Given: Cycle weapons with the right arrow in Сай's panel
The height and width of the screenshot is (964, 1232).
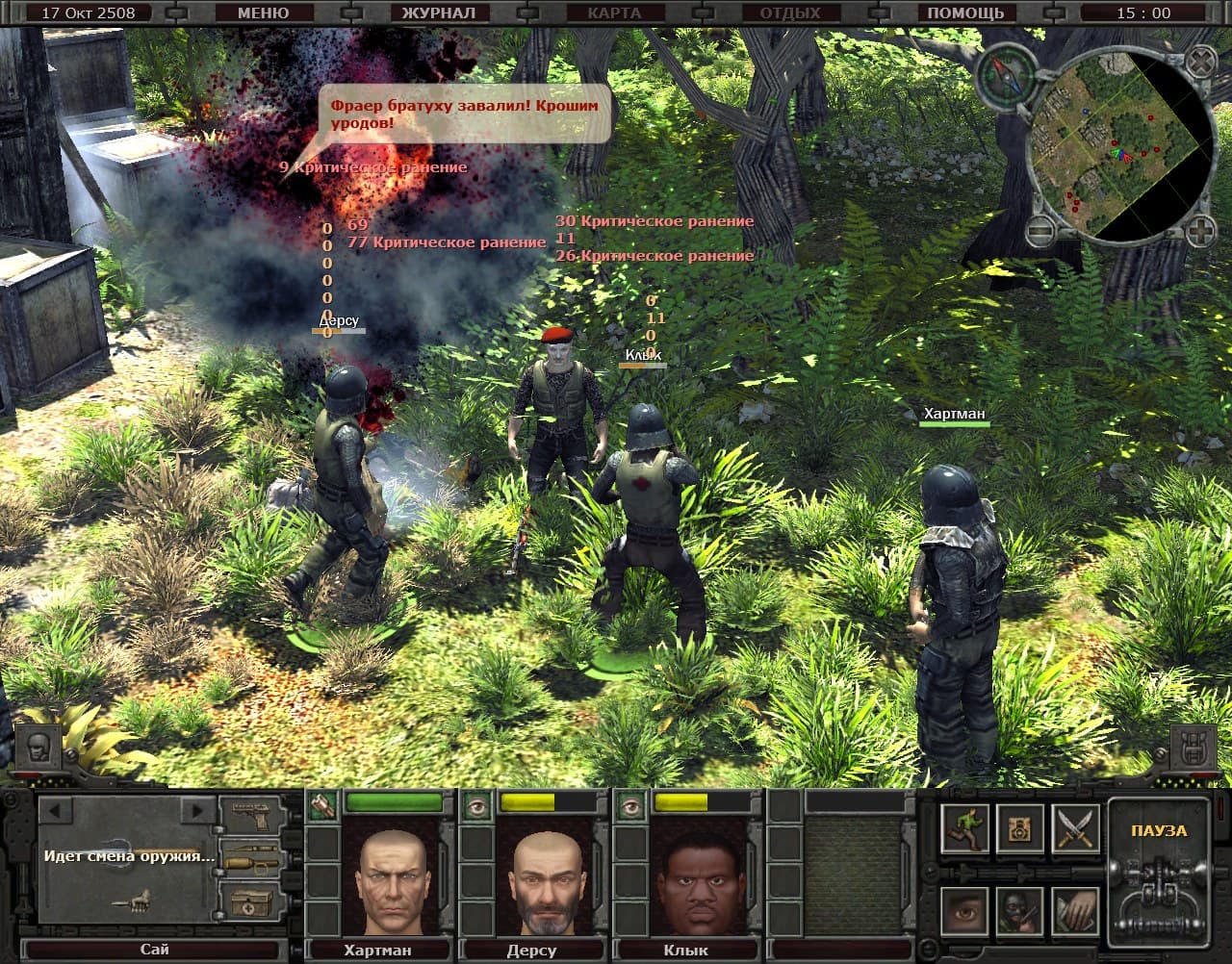Looking at the screenshot, I should click(196, 810).
